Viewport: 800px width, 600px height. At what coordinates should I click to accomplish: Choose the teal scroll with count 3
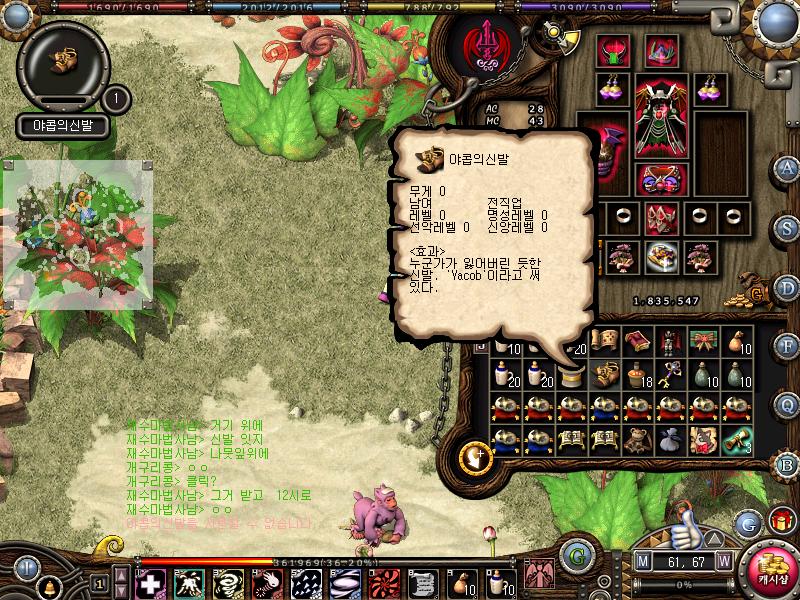(738, 440)
